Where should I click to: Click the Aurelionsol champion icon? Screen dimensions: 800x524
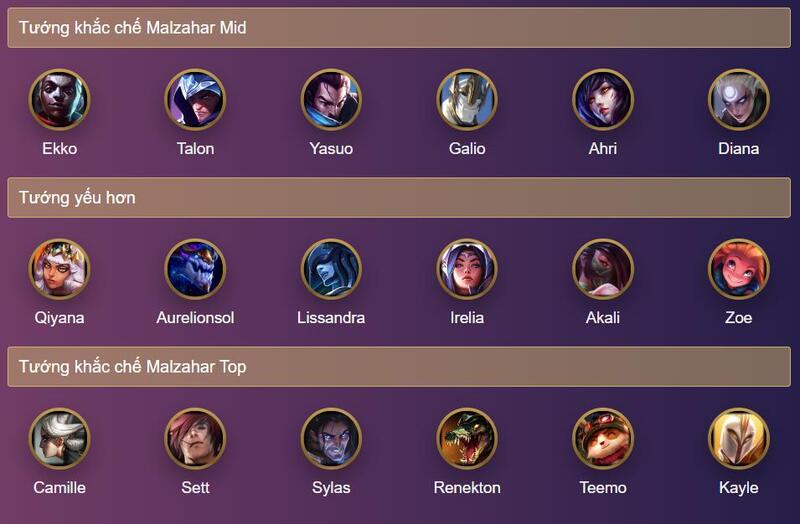(195, 268)
